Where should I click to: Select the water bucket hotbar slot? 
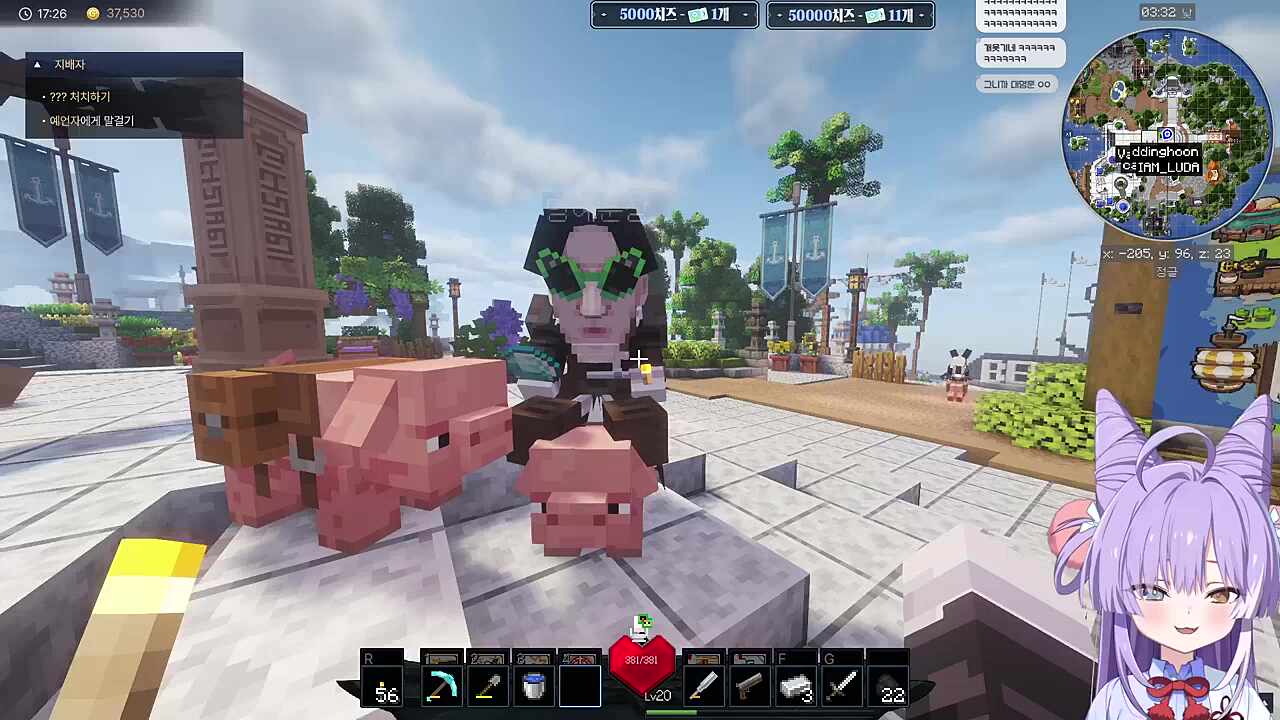[x=534, y=686]
